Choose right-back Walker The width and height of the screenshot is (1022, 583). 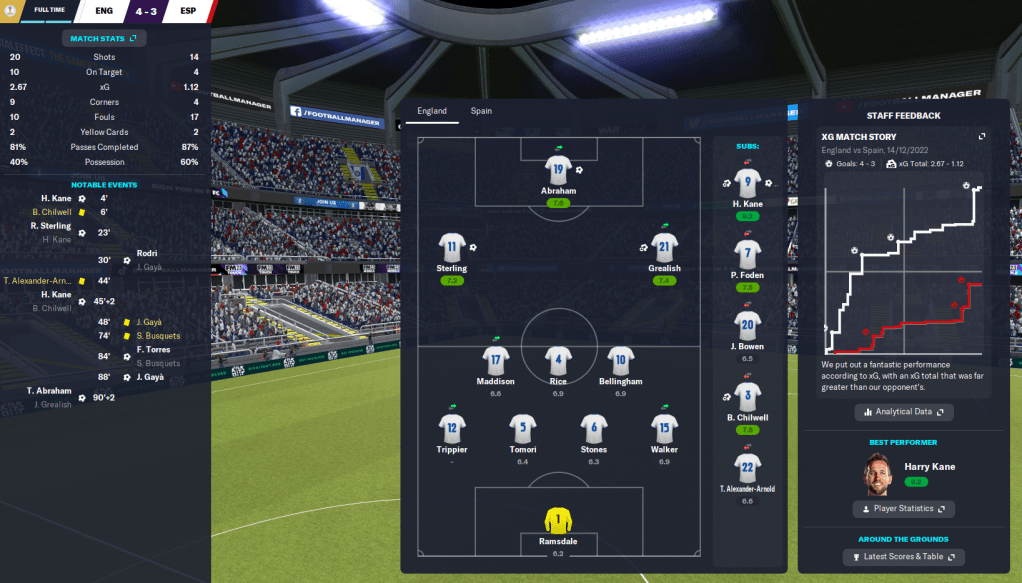(x=664, y=429)
